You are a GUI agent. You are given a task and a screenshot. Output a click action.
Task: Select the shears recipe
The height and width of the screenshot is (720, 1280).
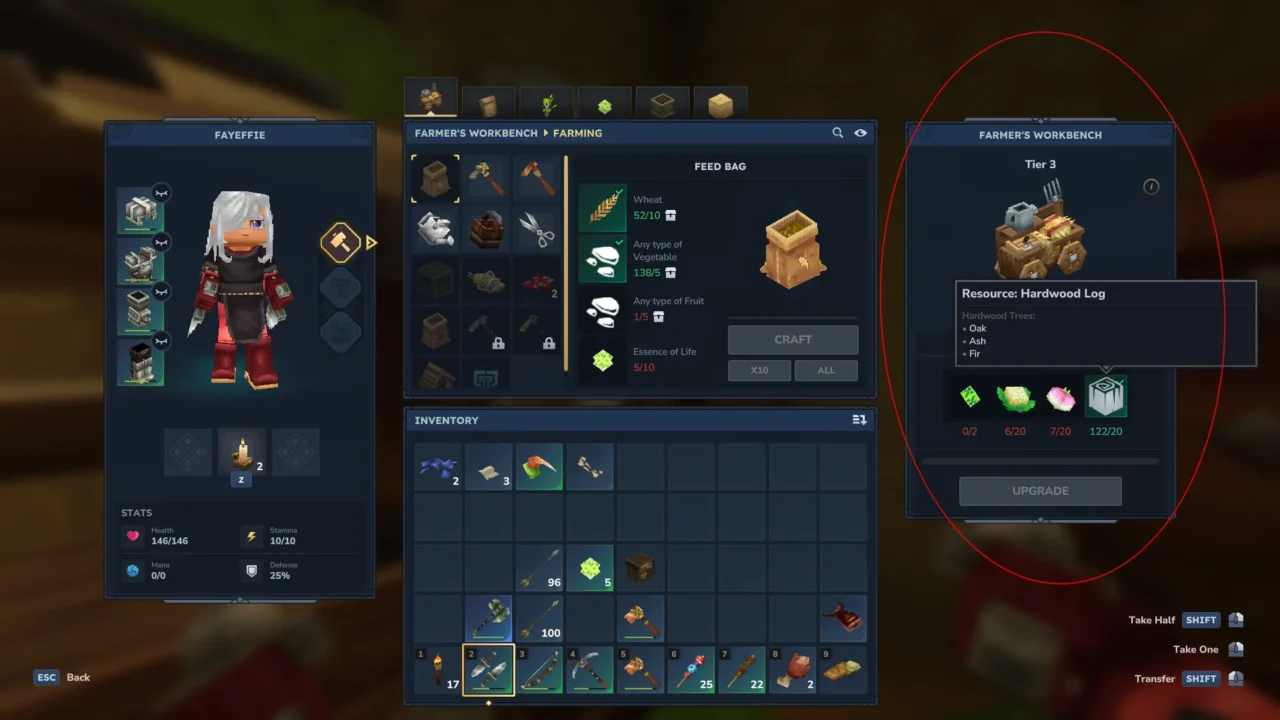click(x=537, y=230)
